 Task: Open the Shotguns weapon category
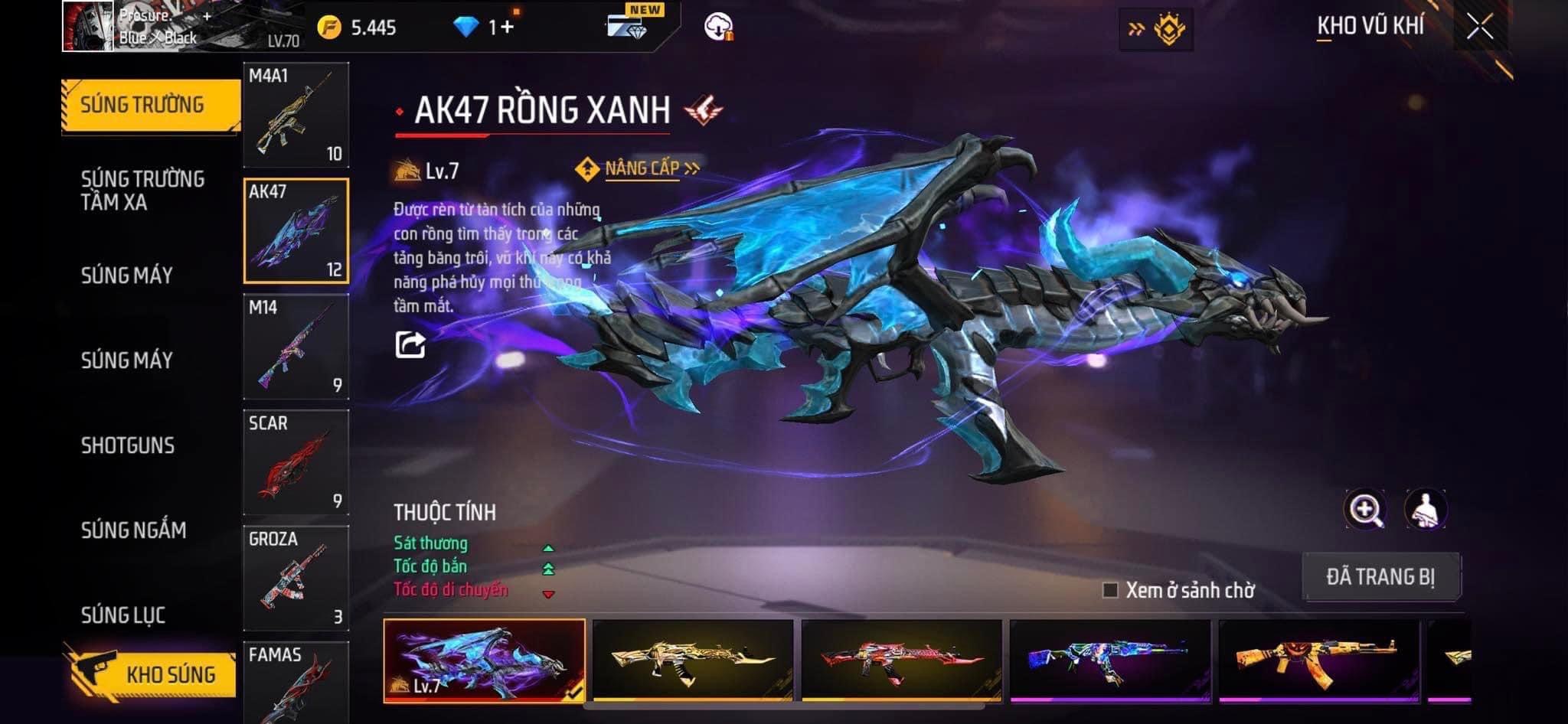pos(128,445)
